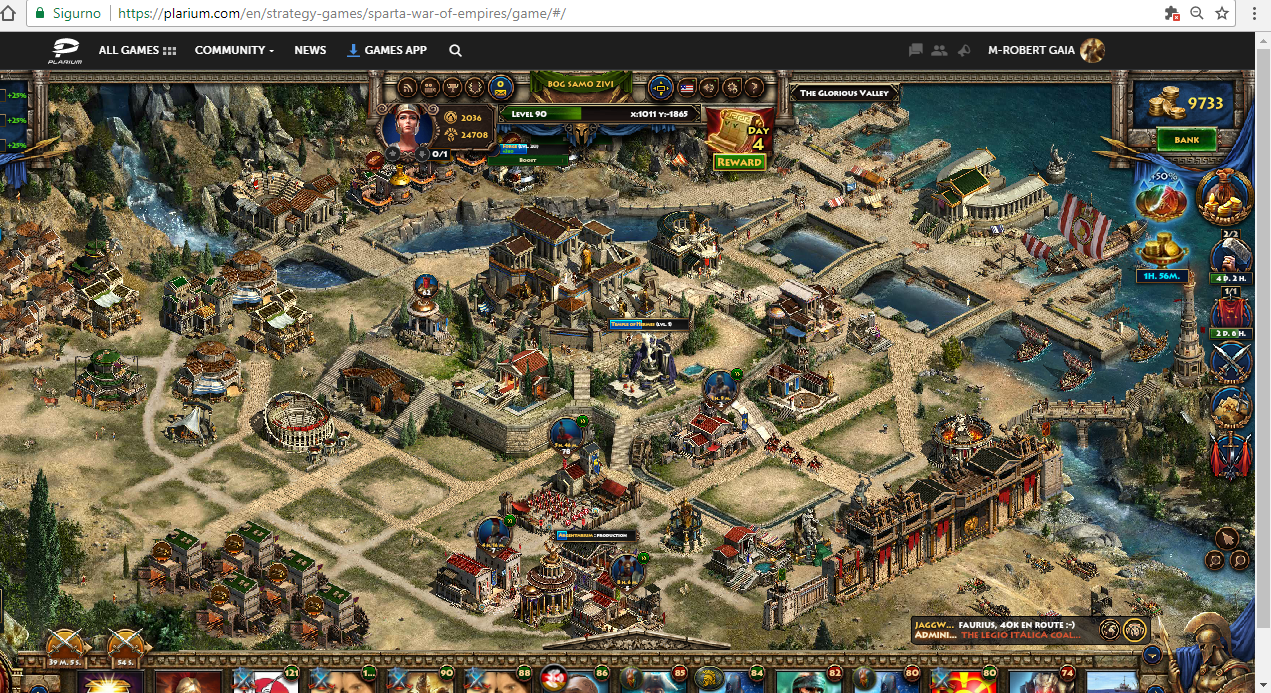The image size is (1271, 693).
Task: Open the trophy rankings icon
Action: [452, 87]
